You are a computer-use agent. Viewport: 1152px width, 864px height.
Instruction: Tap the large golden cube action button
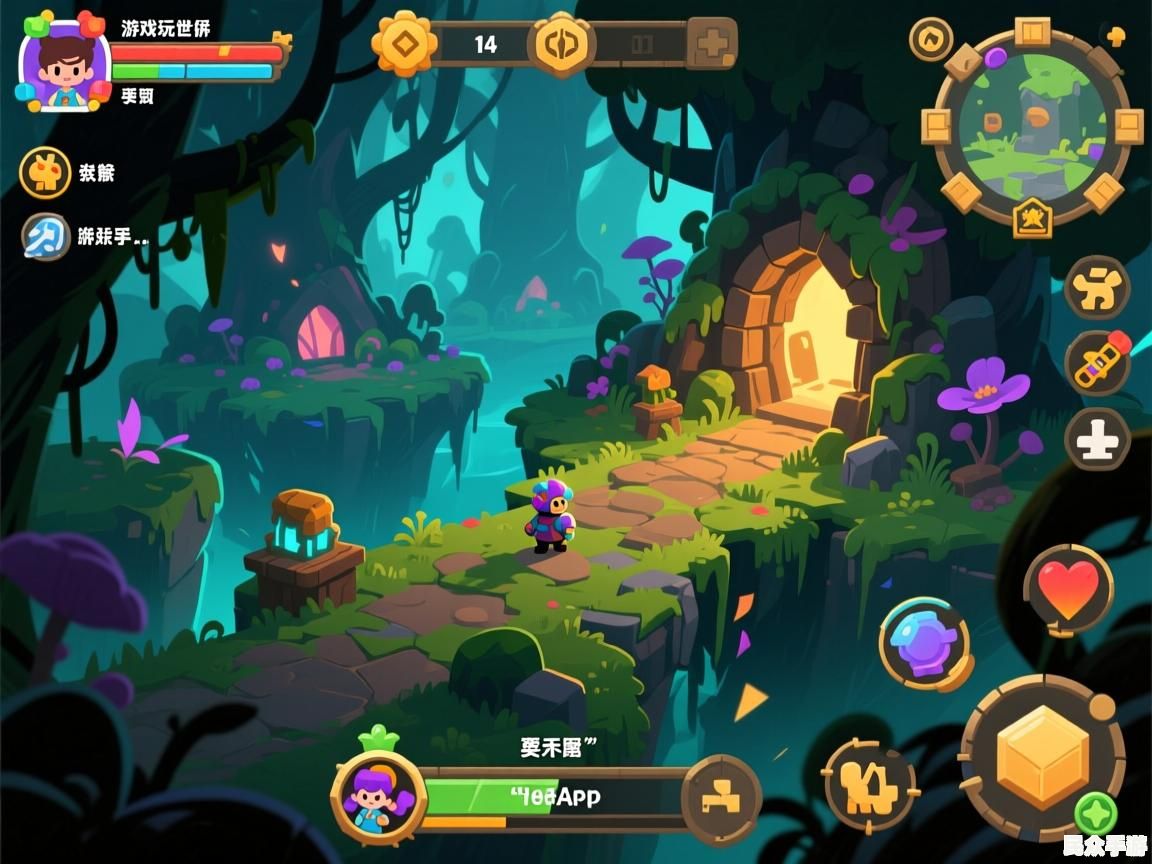1042,757
